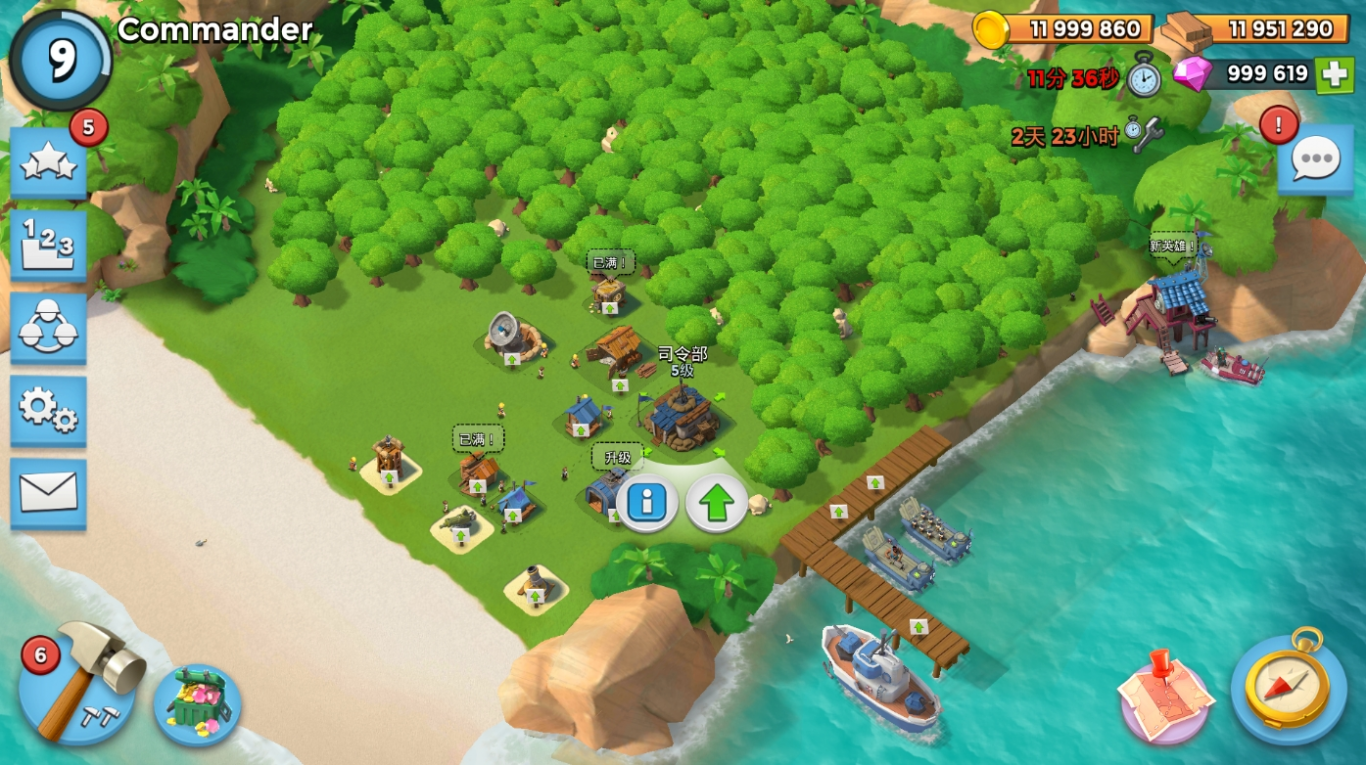The width and height of the screenshot is (1366, 765).
Task: Check the mail inbox
Action: [x=48, y=492]
